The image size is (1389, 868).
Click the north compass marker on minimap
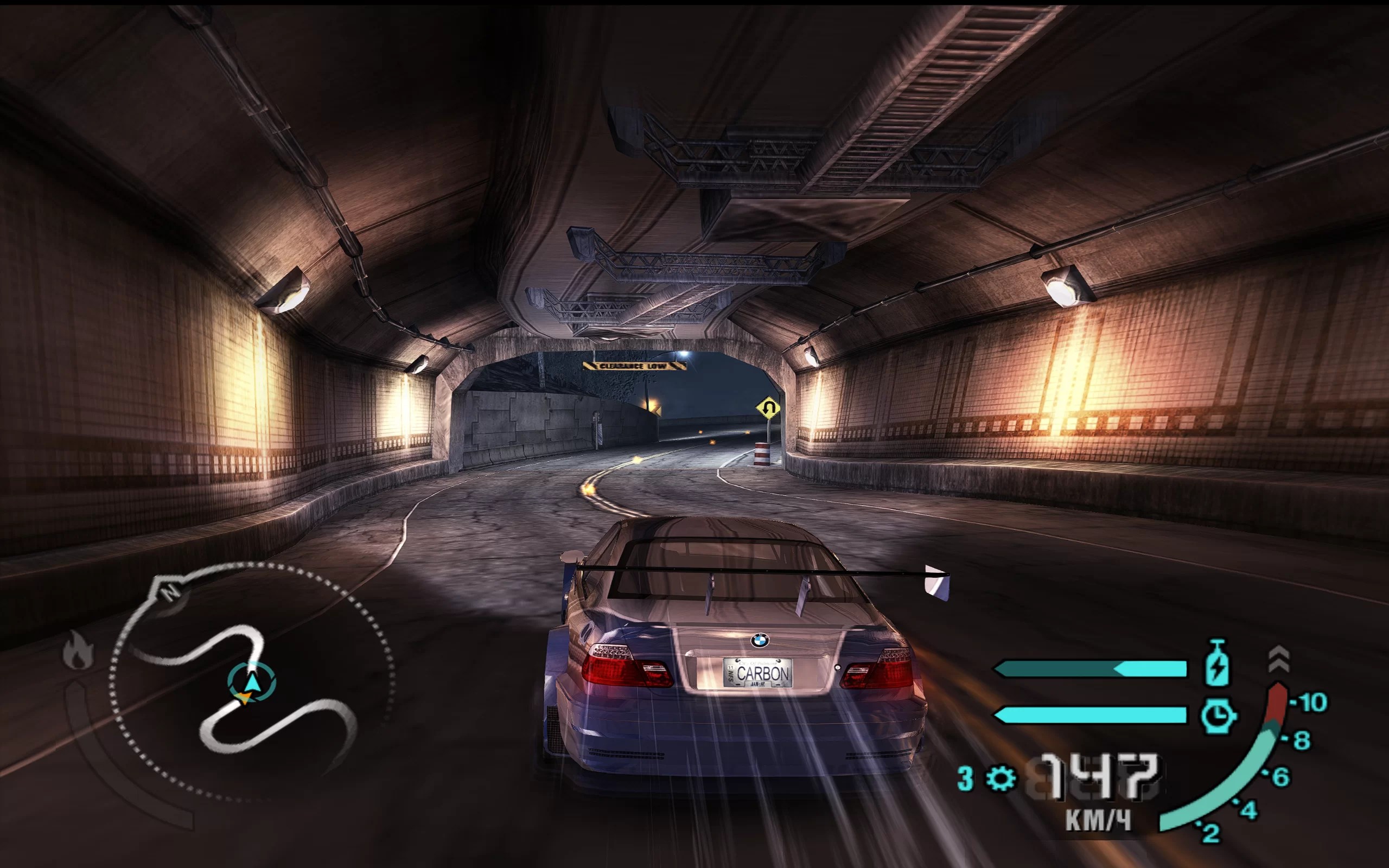[170, 591]
